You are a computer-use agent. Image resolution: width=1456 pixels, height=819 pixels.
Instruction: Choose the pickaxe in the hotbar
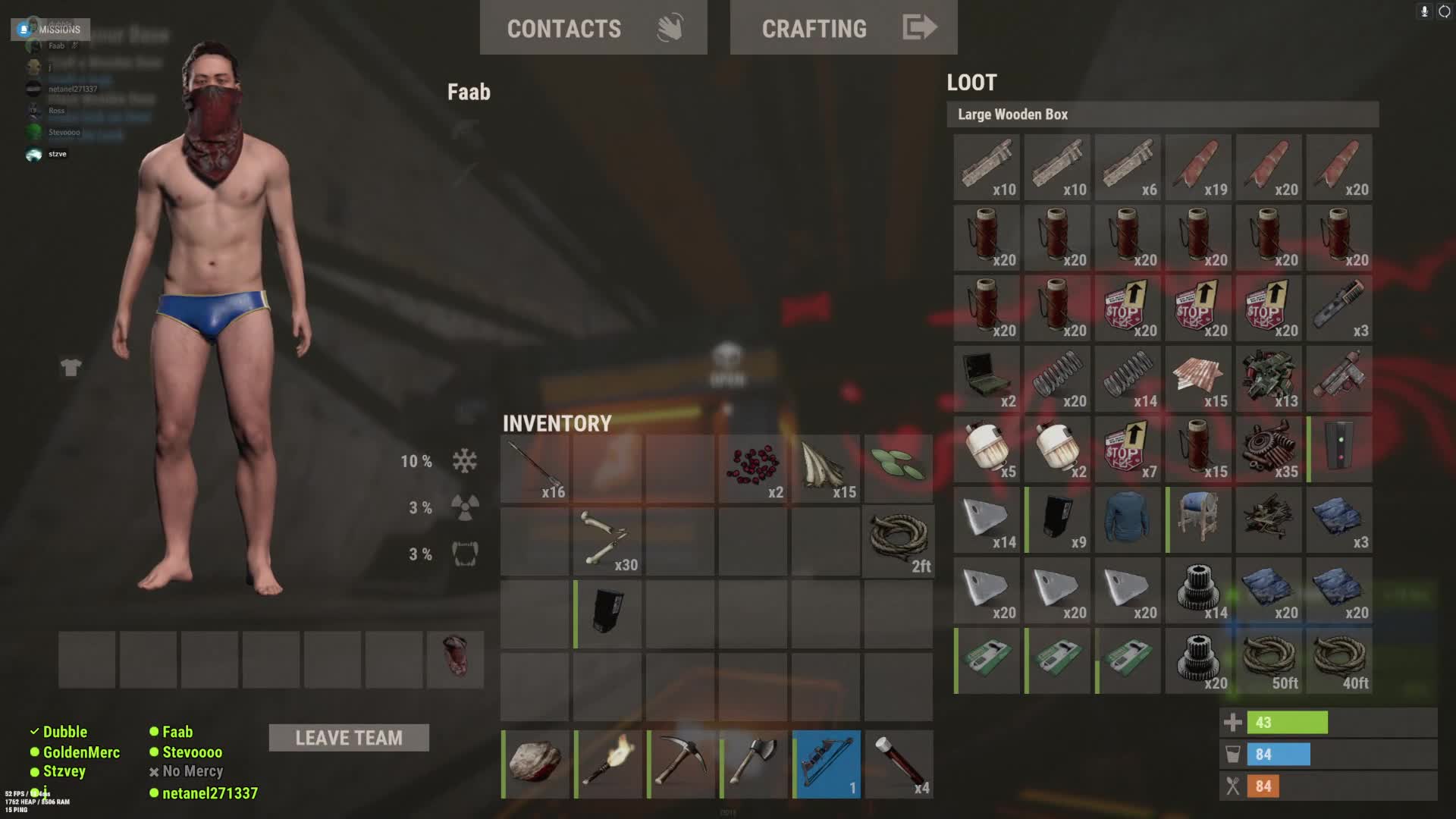click(681, 764)
